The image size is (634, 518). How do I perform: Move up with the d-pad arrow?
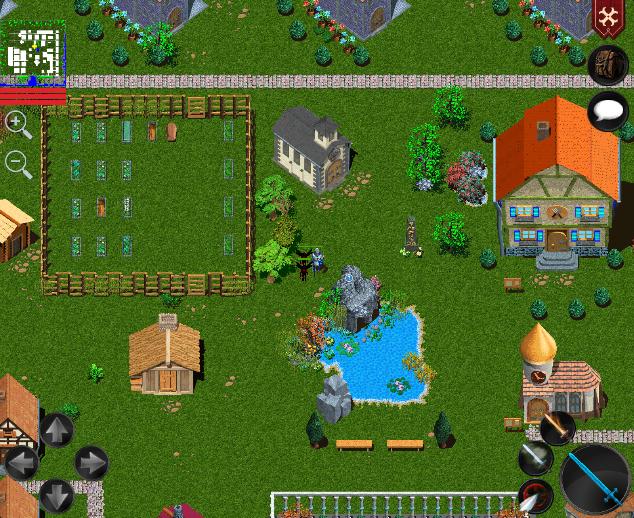[56, 431]
